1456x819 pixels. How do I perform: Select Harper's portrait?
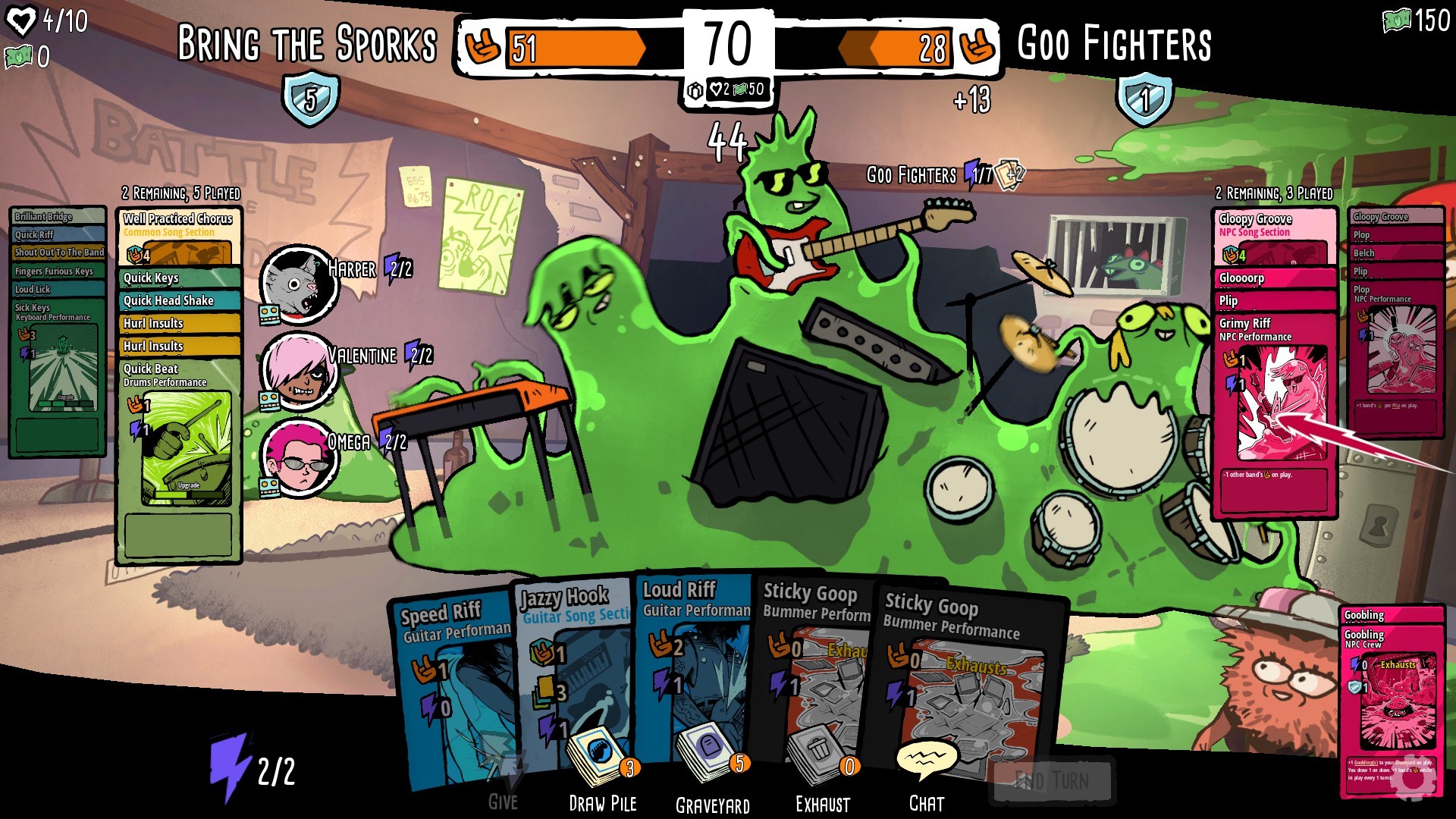(298, 283)
